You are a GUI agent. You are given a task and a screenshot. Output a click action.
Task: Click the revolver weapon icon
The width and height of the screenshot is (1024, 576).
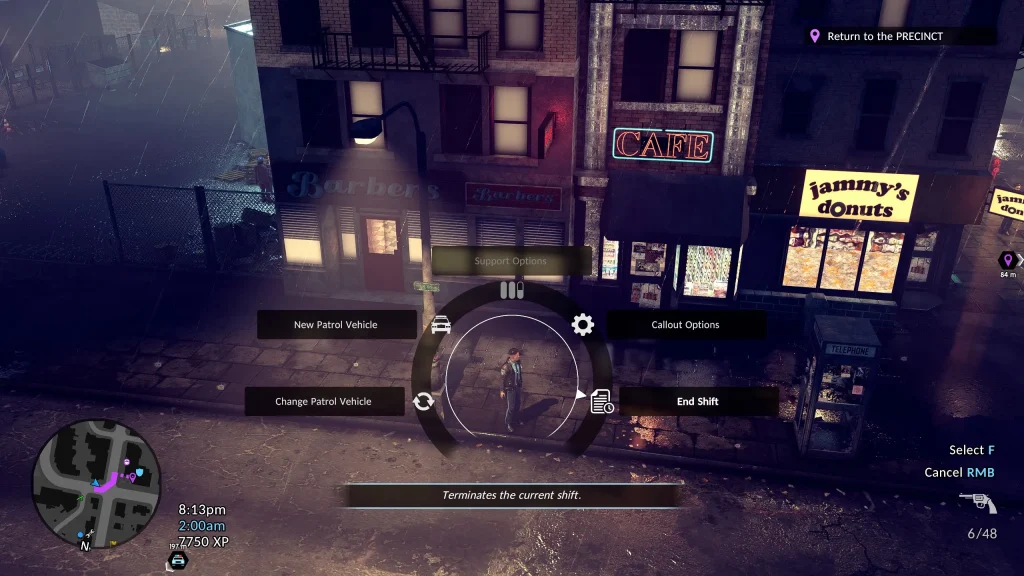[x=977, y=503]
